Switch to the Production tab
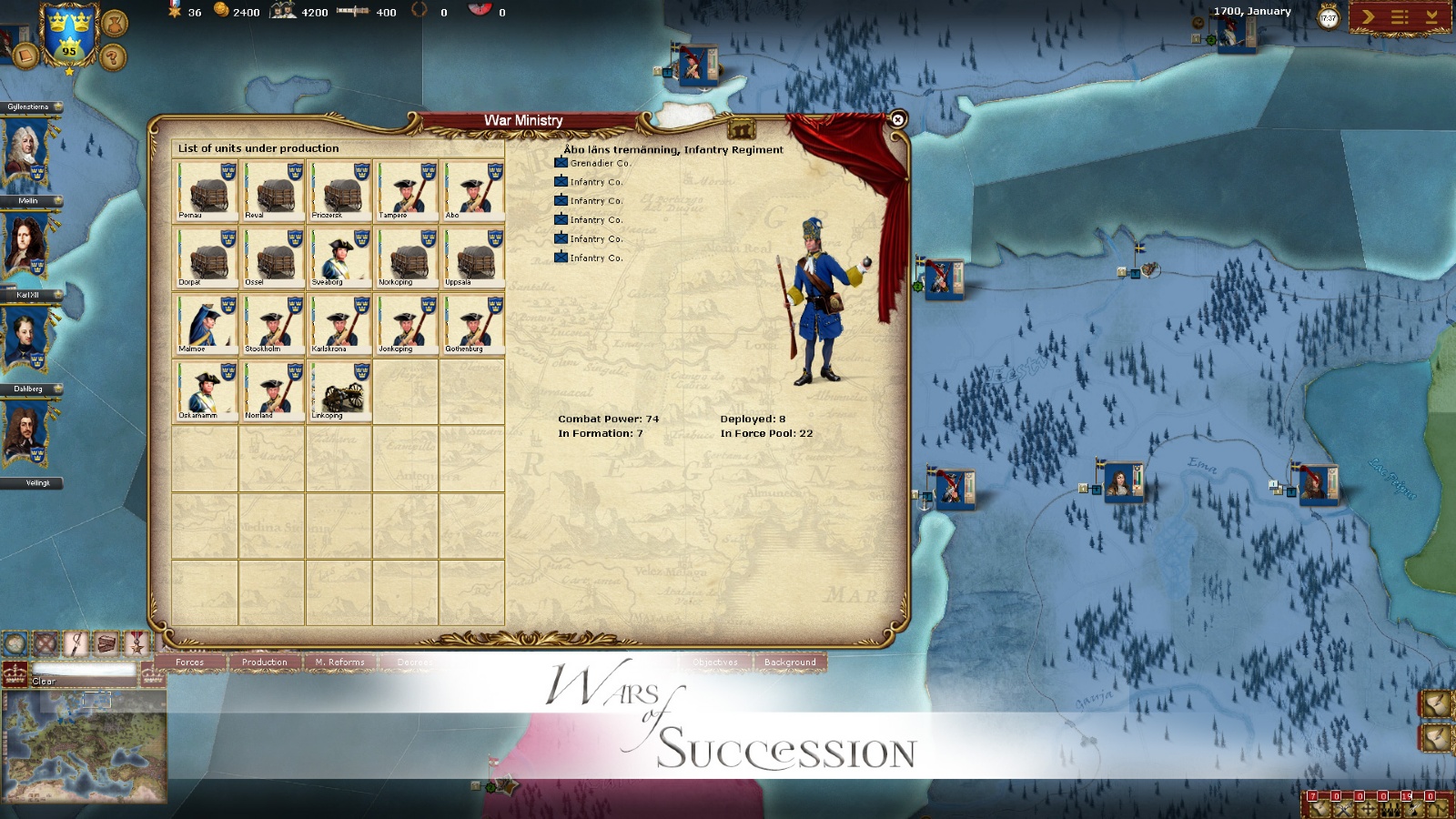This screenshot has height=819, width=1456. click(265, 662)
